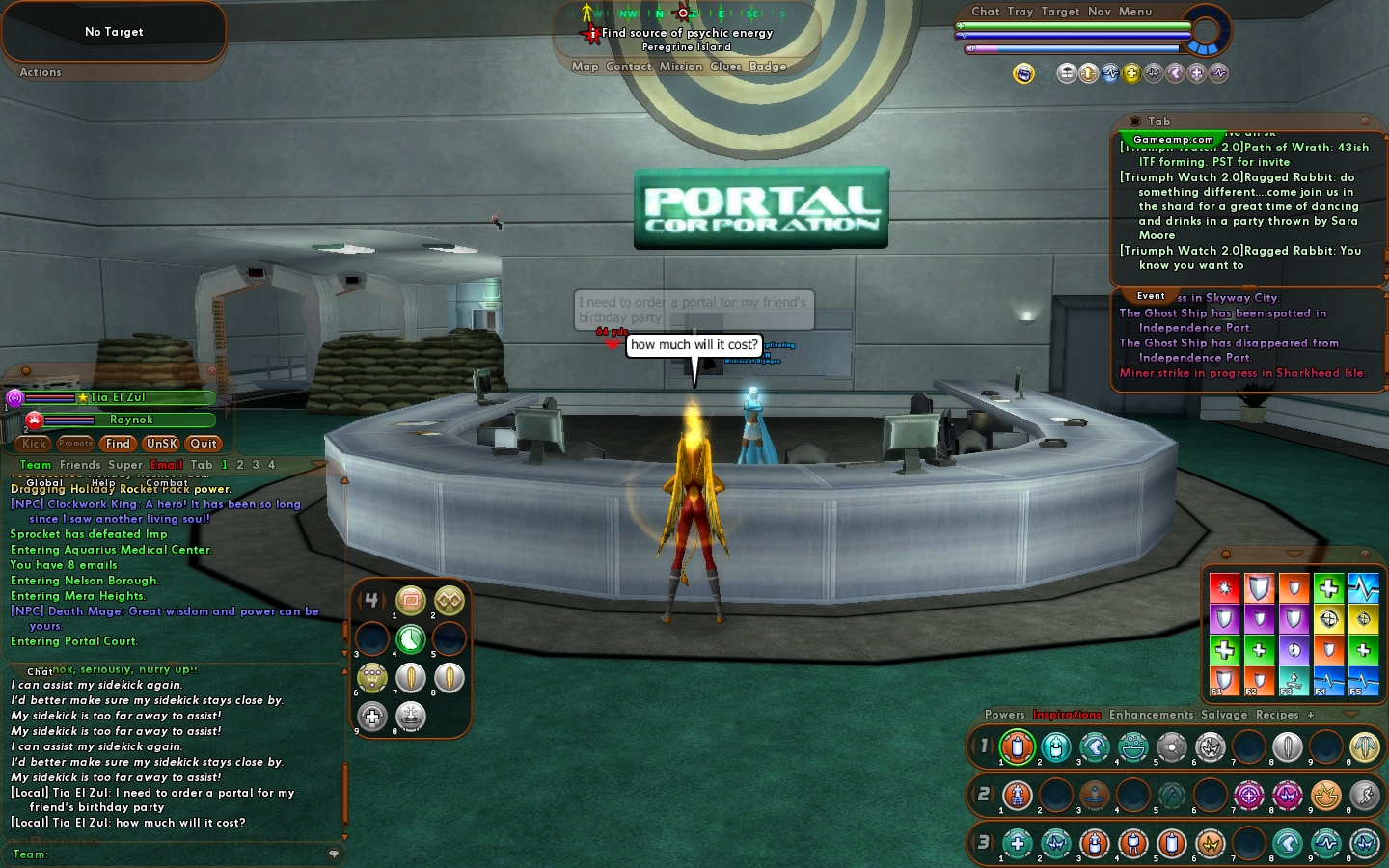Click the Quit team button
Screen dimensions: 1389x868
pos(204,444)
